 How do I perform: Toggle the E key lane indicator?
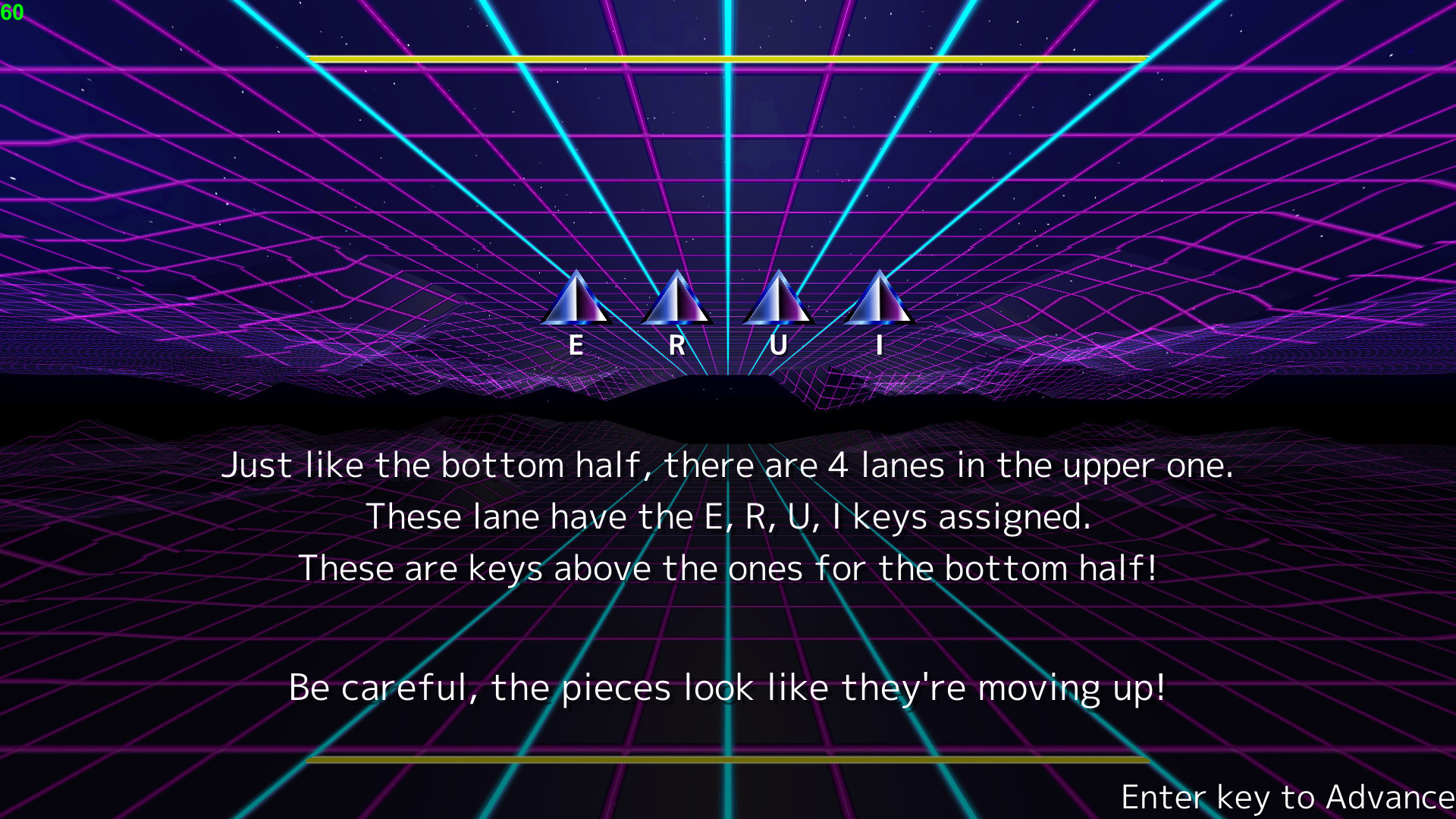pyautogui.click(x=575, y=345)
